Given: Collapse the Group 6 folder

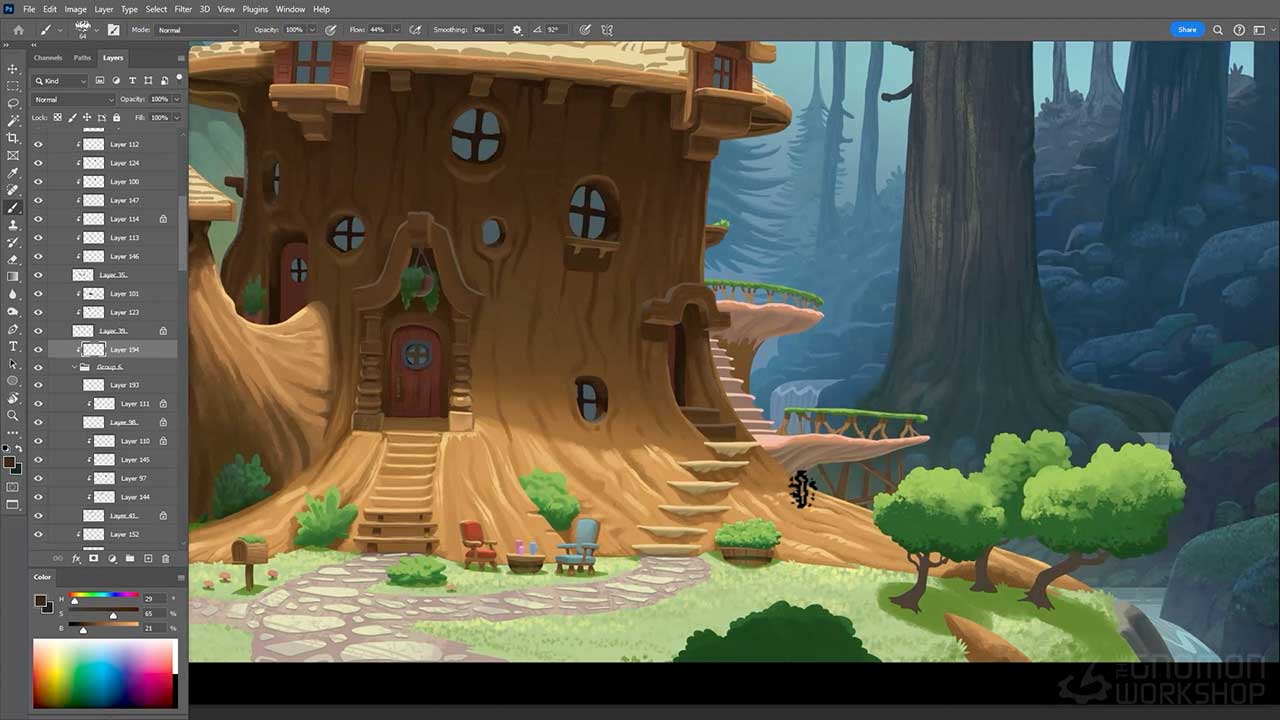Looking at the screenshot, I should tap(73, 366).
